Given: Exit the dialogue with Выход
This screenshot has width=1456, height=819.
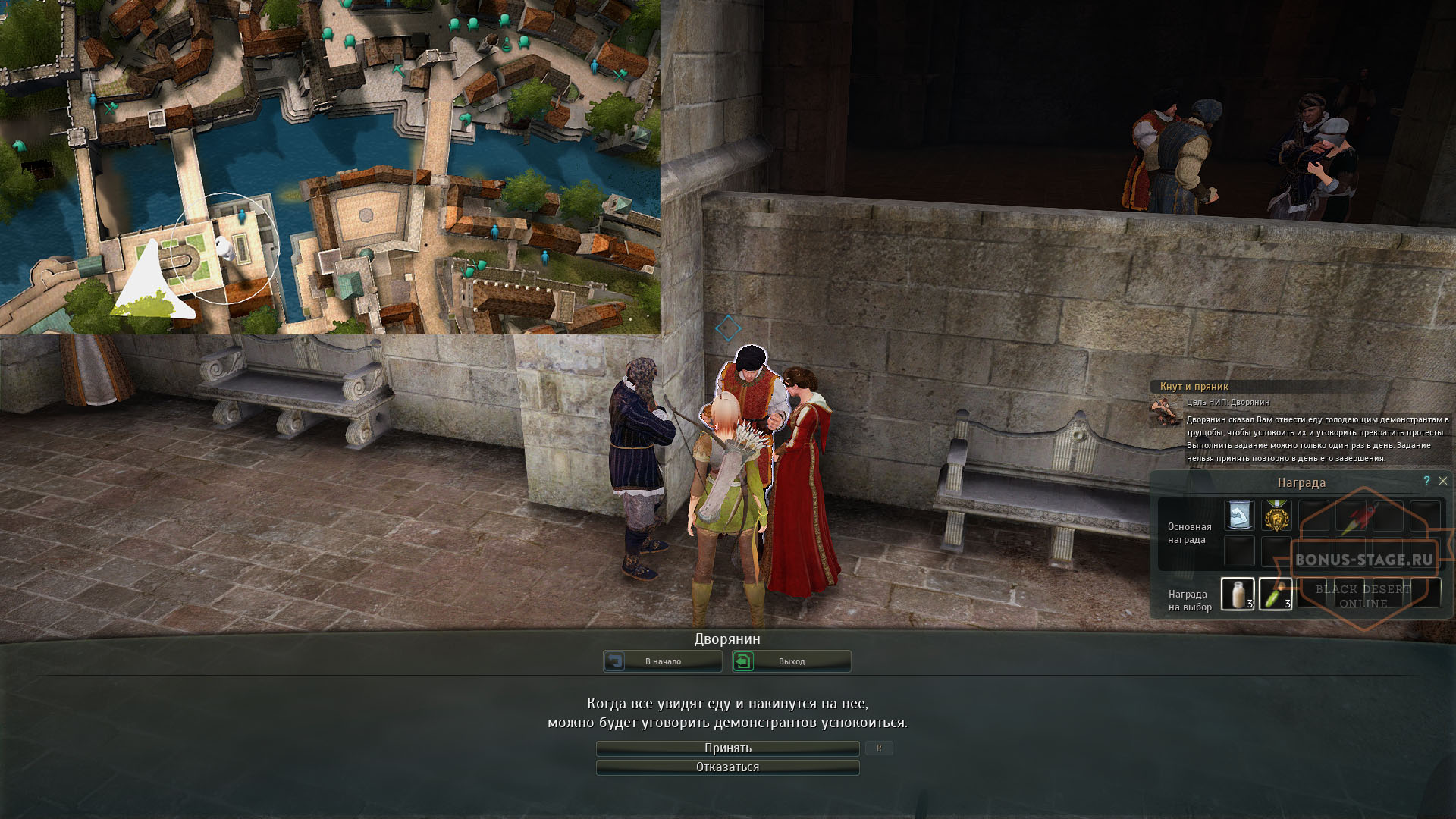Looking at the screenshot, I should coord(791,661).
